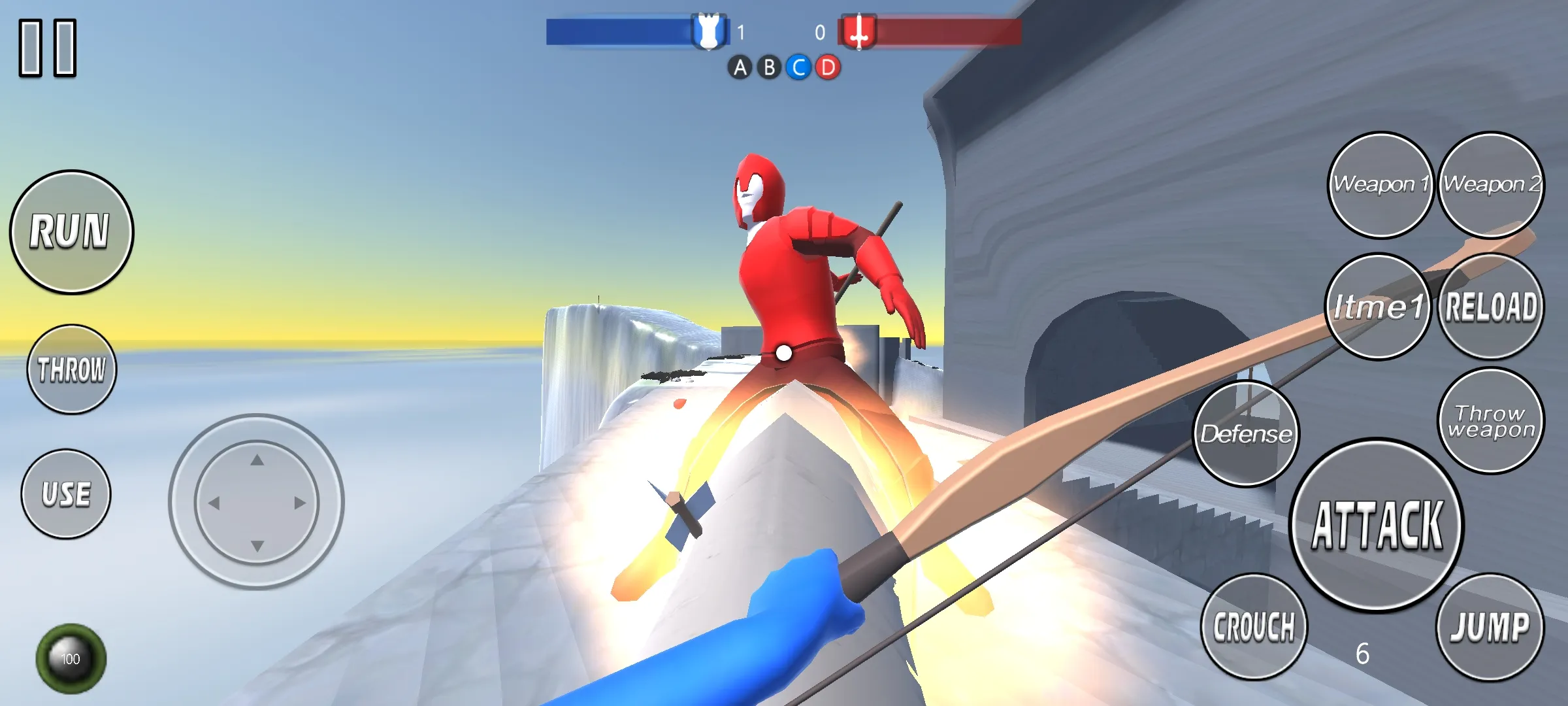The width and height of the screenshot is (1568, 706).
Task: Select capture point A indicator
Action: point(740,67)
